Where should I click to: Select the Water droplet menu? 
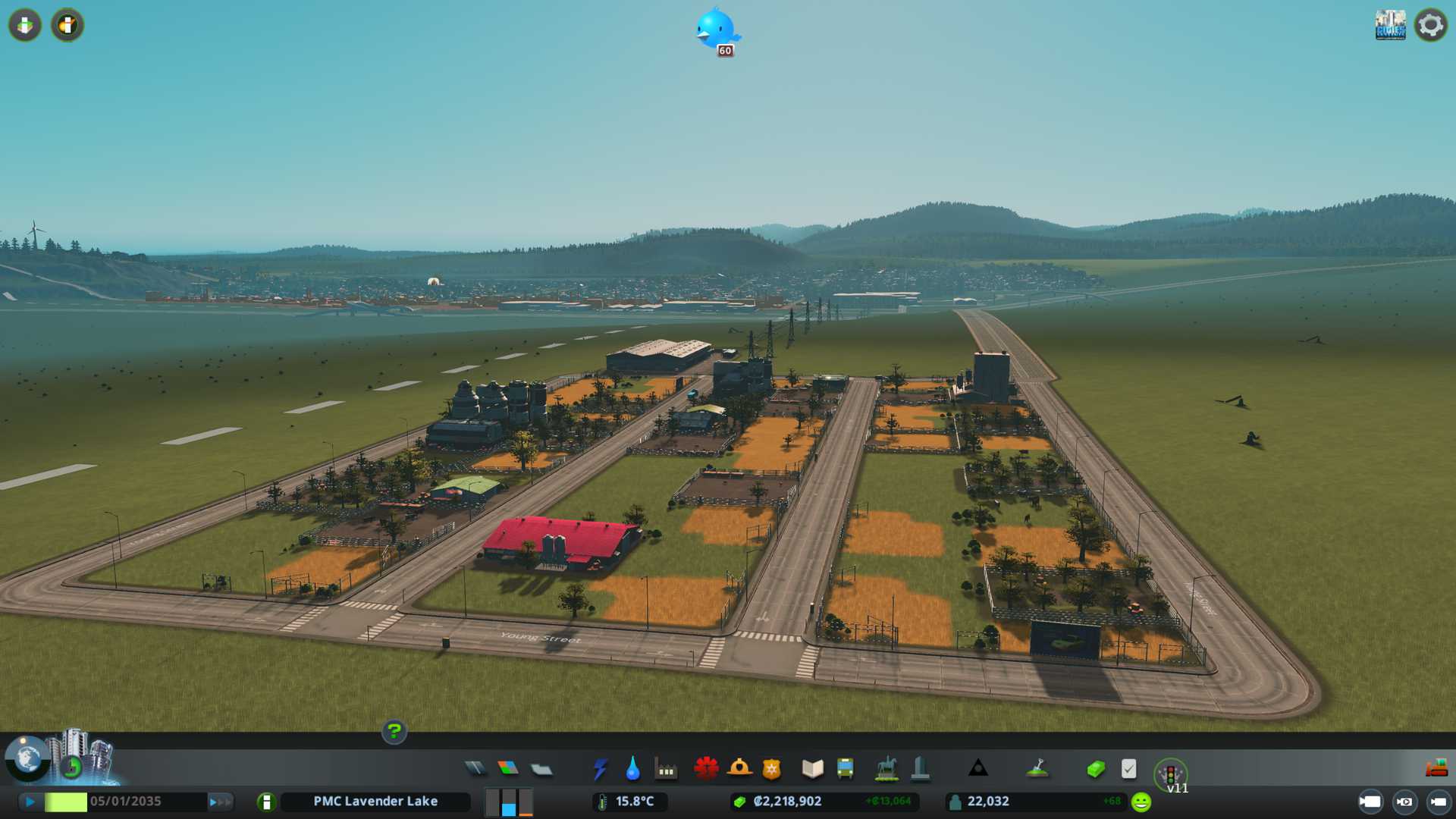tap(632, 769)
